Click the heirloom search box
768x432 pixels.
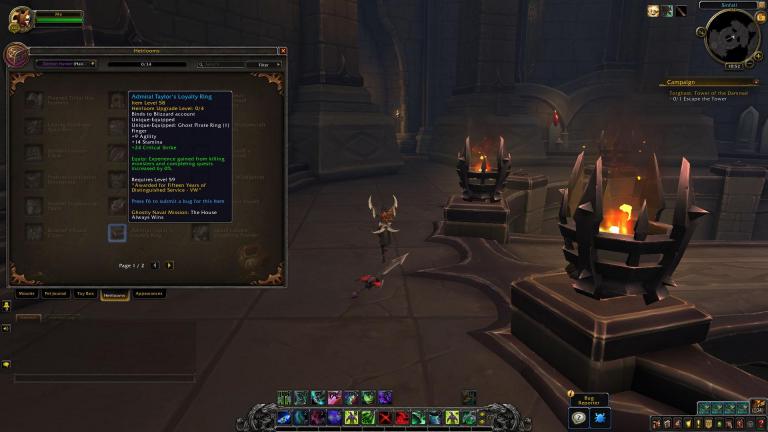coord(220,64)
